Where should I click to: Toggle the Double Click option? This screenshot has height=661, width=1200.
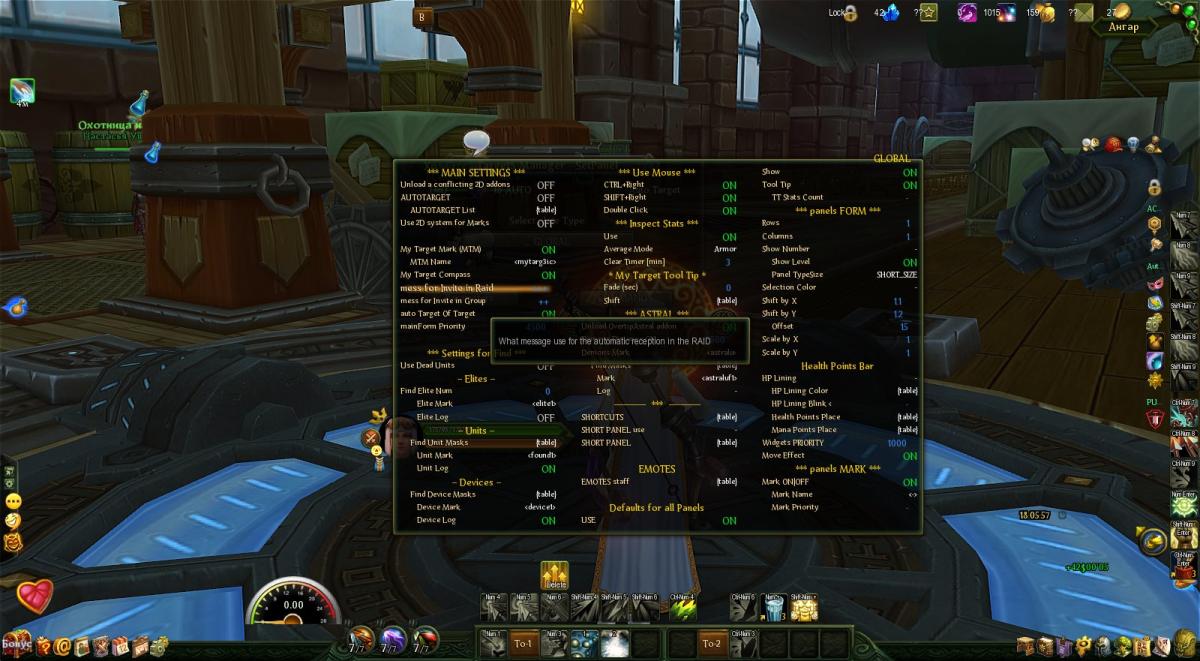[729, 211]
